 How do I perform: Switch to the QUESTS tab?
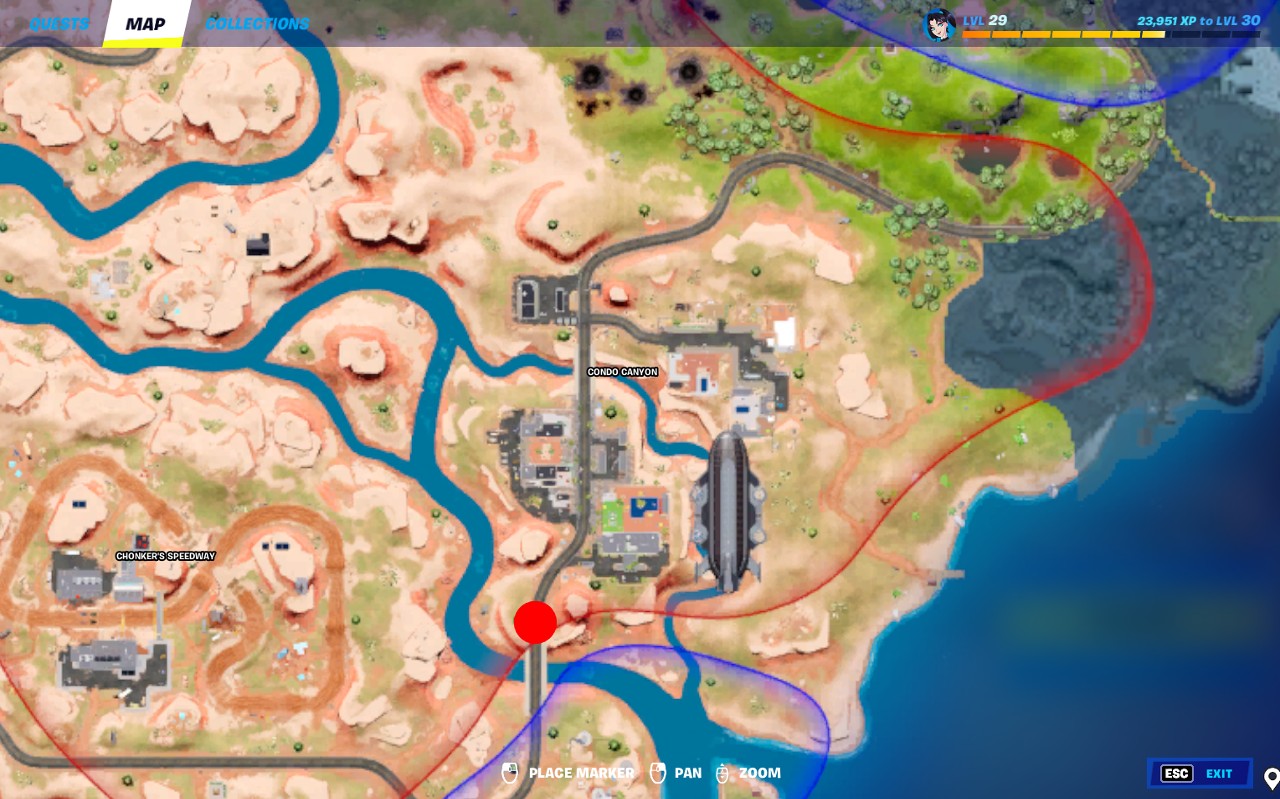pos(58,23)
